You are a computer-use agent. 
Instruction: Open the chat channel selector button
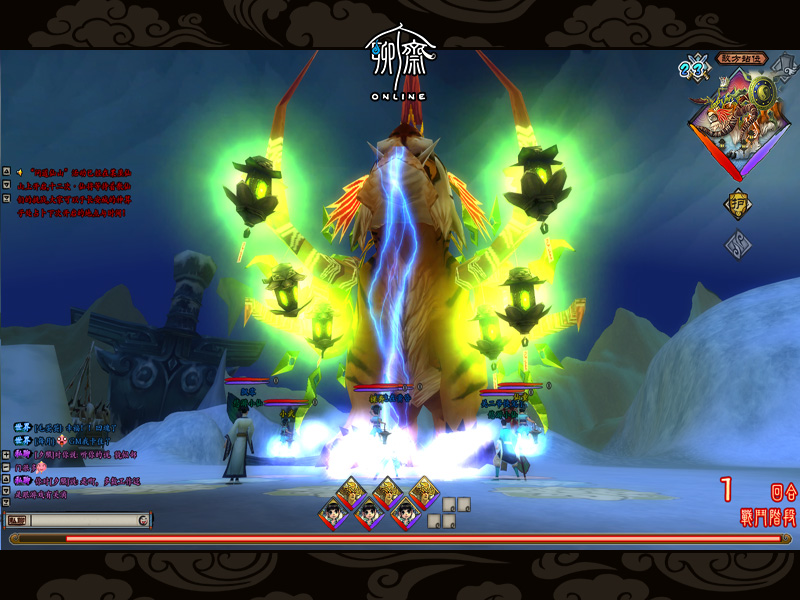[x=17, y=520]
